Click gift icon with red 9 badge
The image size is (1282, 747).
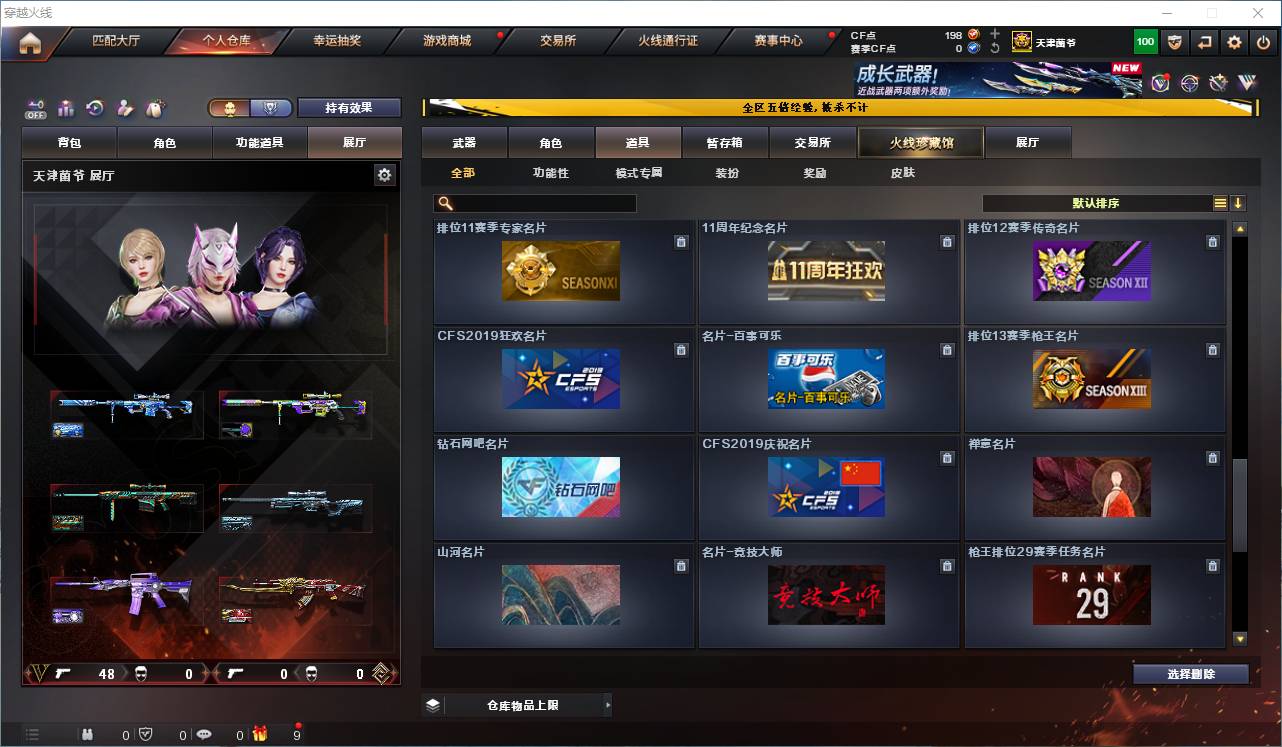click(258, 733)
